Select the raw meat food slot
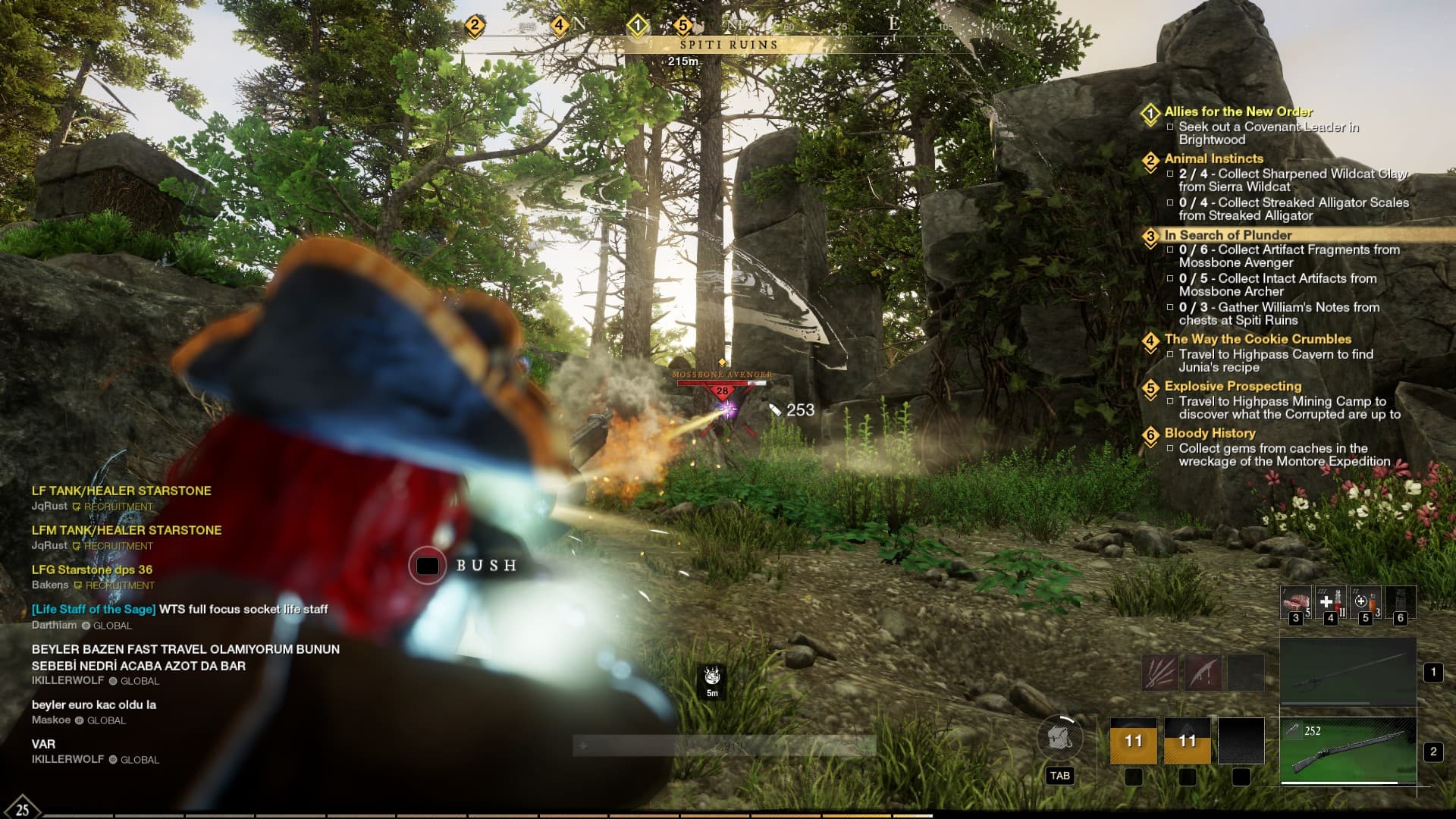1456x819 pixels. point(1295,601)
